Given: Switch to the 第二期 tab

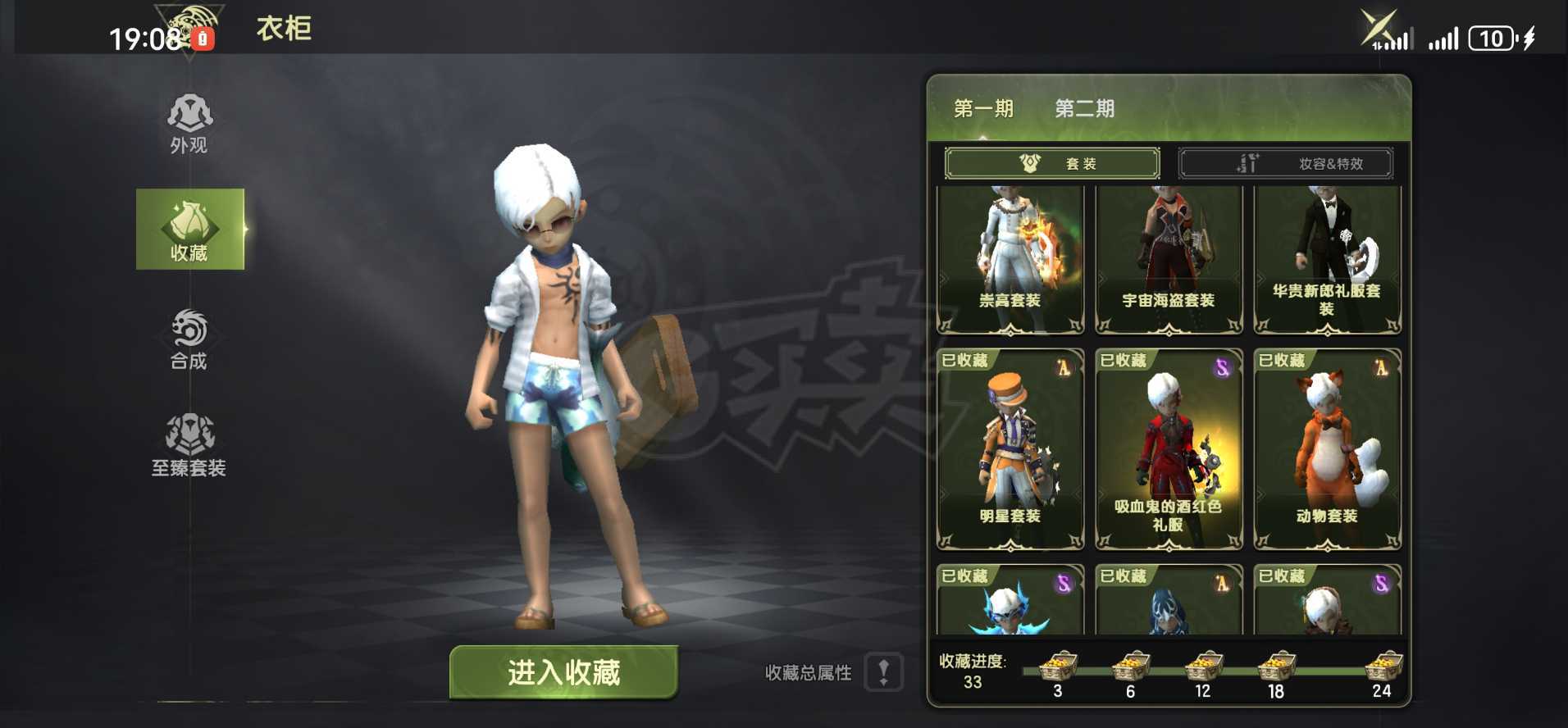Looking at the screenshot, I should pyautogui.click(x=1084, y=108).
